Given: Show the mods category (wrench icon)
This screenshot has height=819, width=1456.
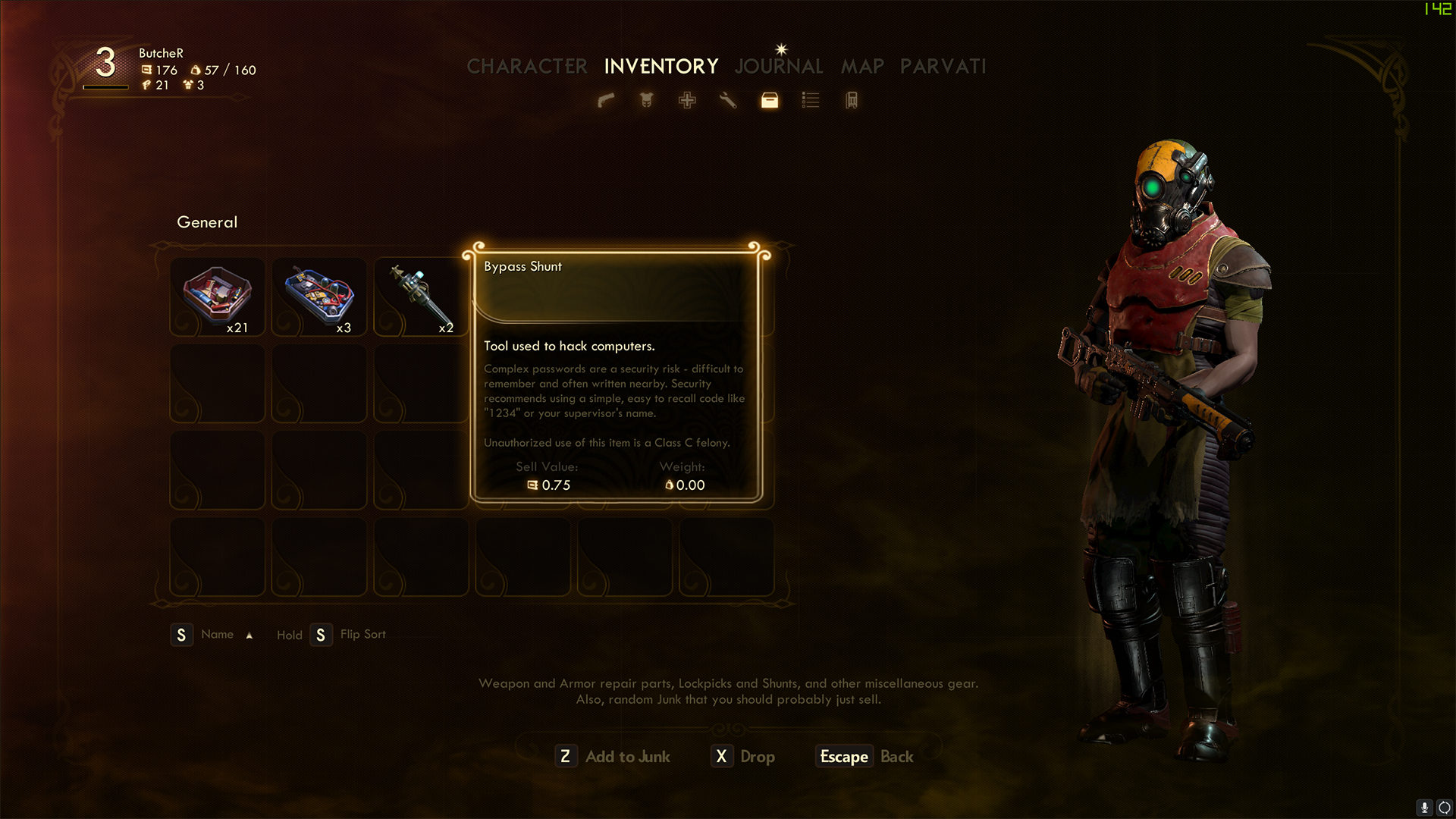Looking at the screenshot, I should pos(728,100).
